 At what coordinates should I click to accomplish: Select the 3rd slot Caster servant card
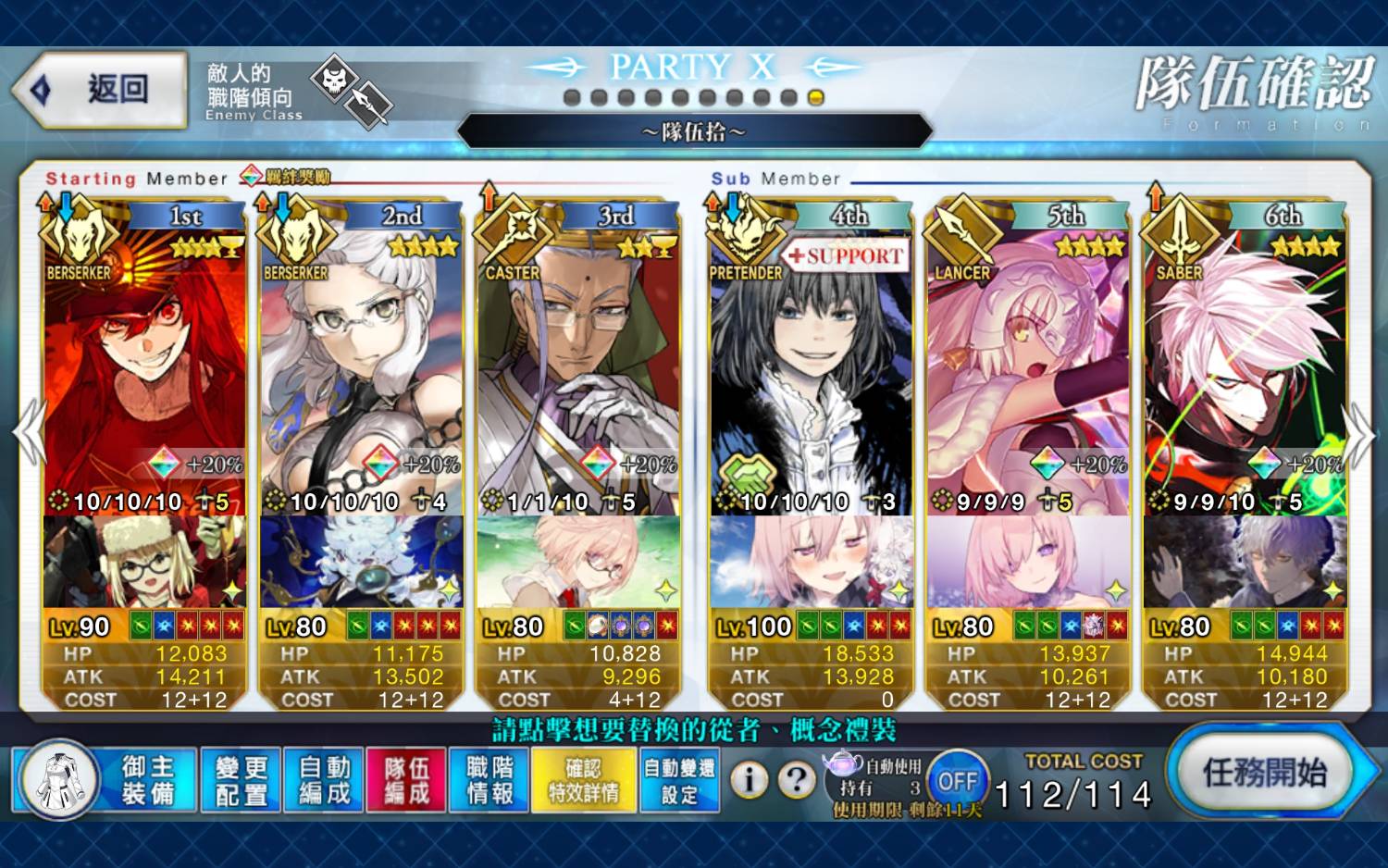[x=578, y=370]
